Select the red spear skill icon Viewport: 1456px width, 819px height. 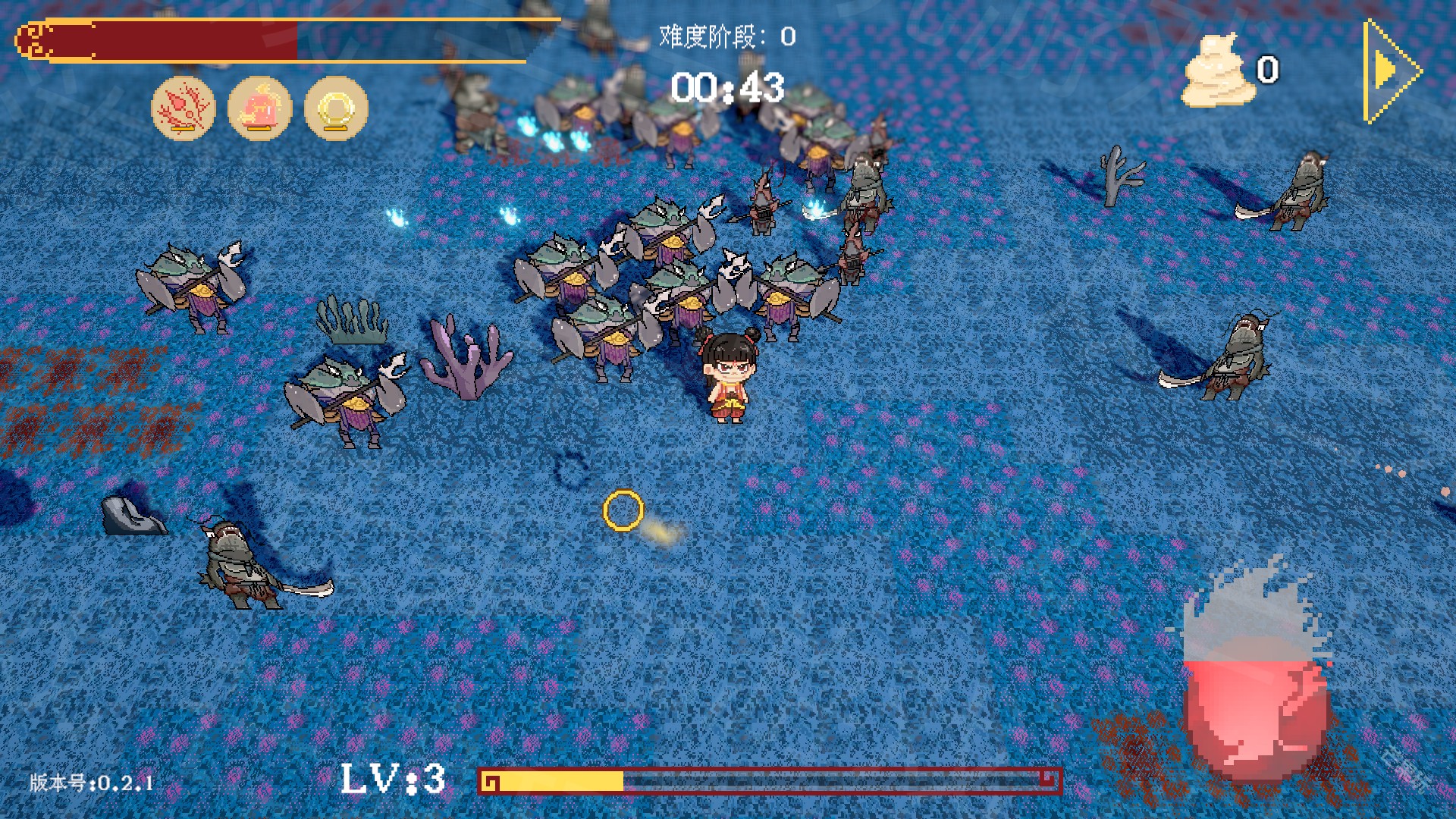[184, 108]
